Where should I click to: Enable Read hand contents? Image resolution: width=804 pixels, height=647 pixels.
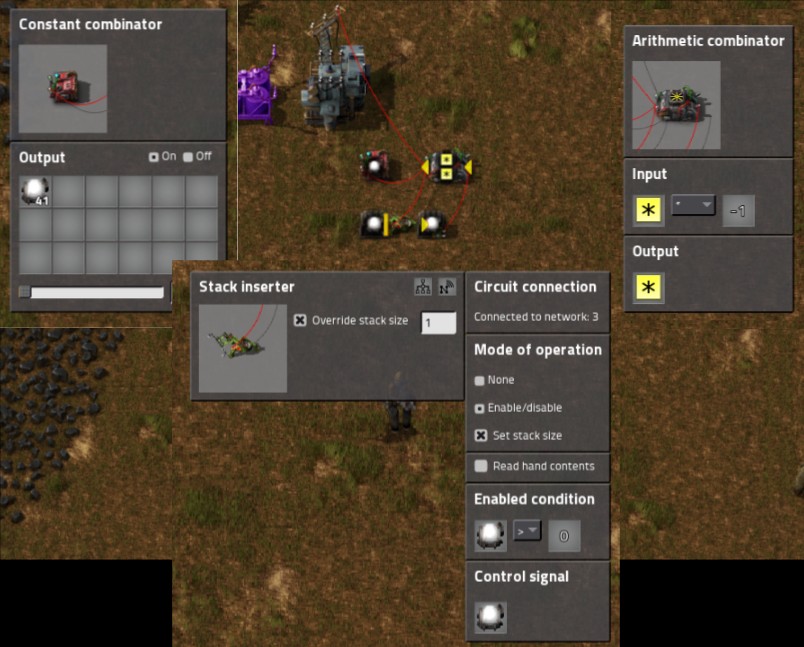[x=481, y=466]
